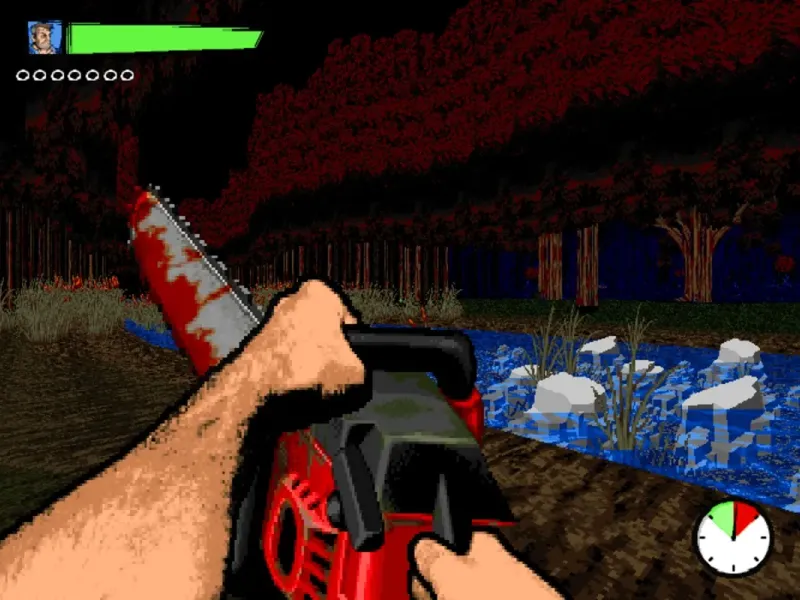
Task: Click the player character portrait
Action: coord(45,38)
